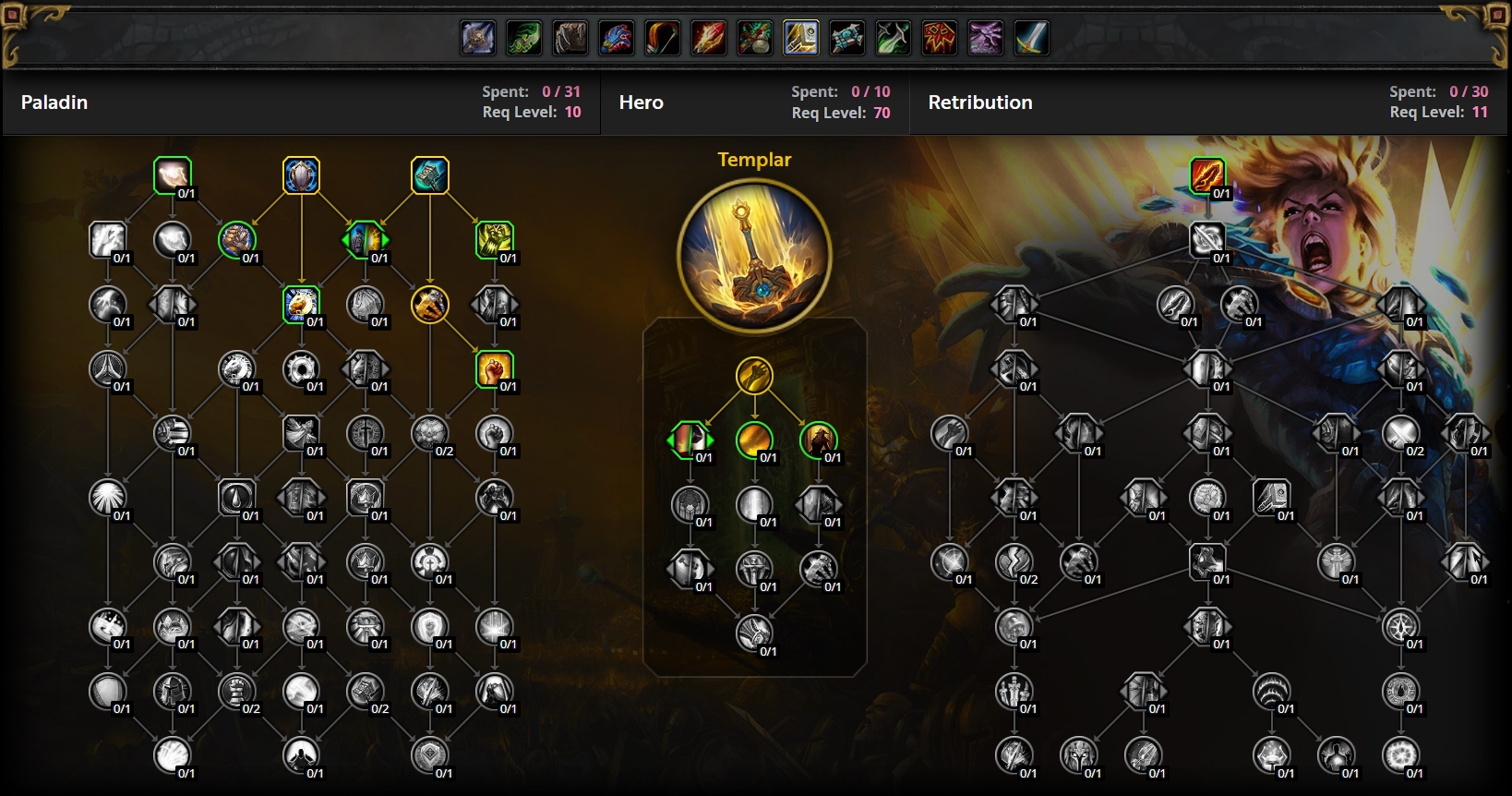Learn the glowing hand talent in Paladin tree
1512x796 pixels.
(173, 175)
